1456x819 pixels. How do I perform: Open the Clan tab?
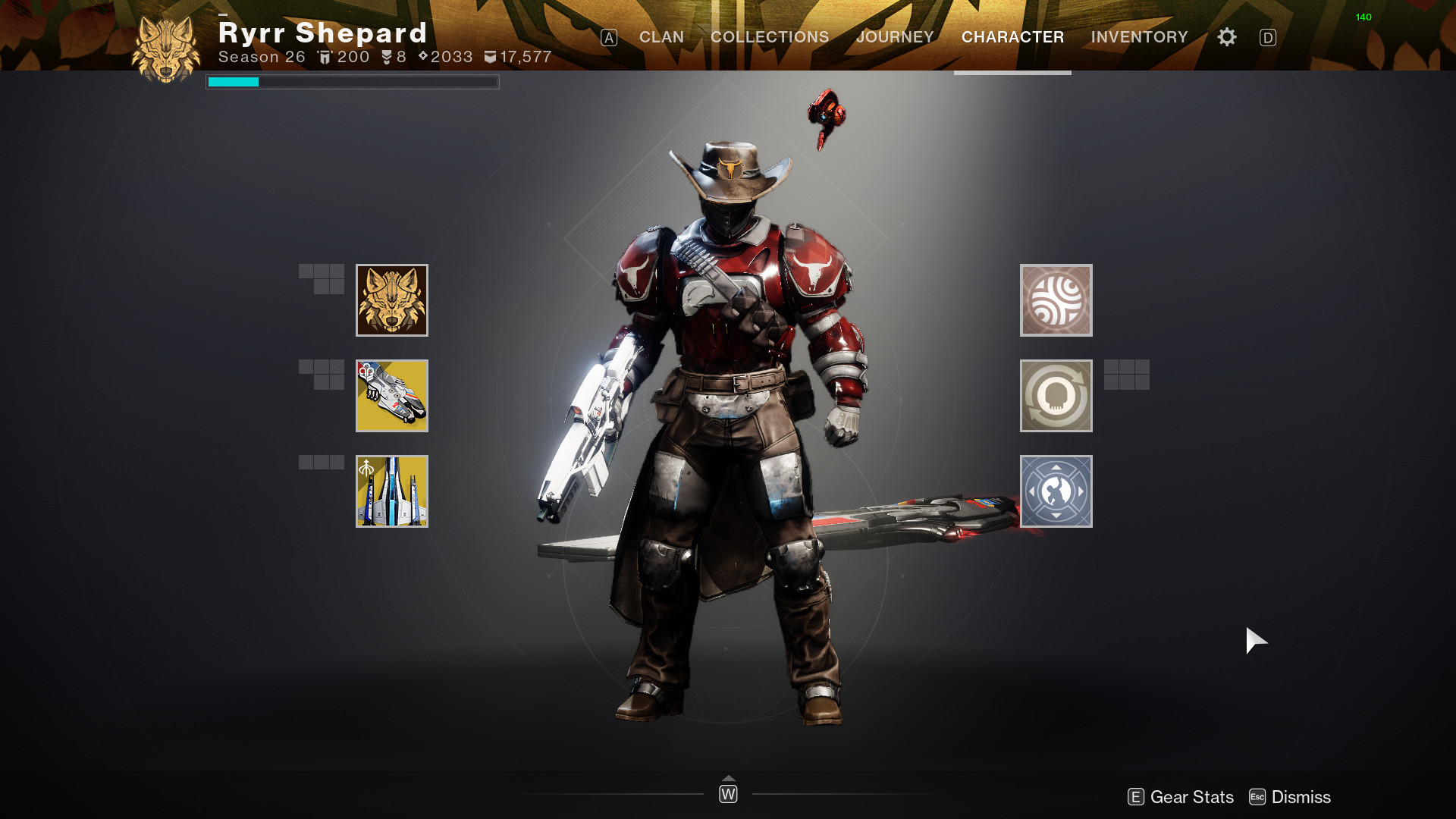point(661,37)
